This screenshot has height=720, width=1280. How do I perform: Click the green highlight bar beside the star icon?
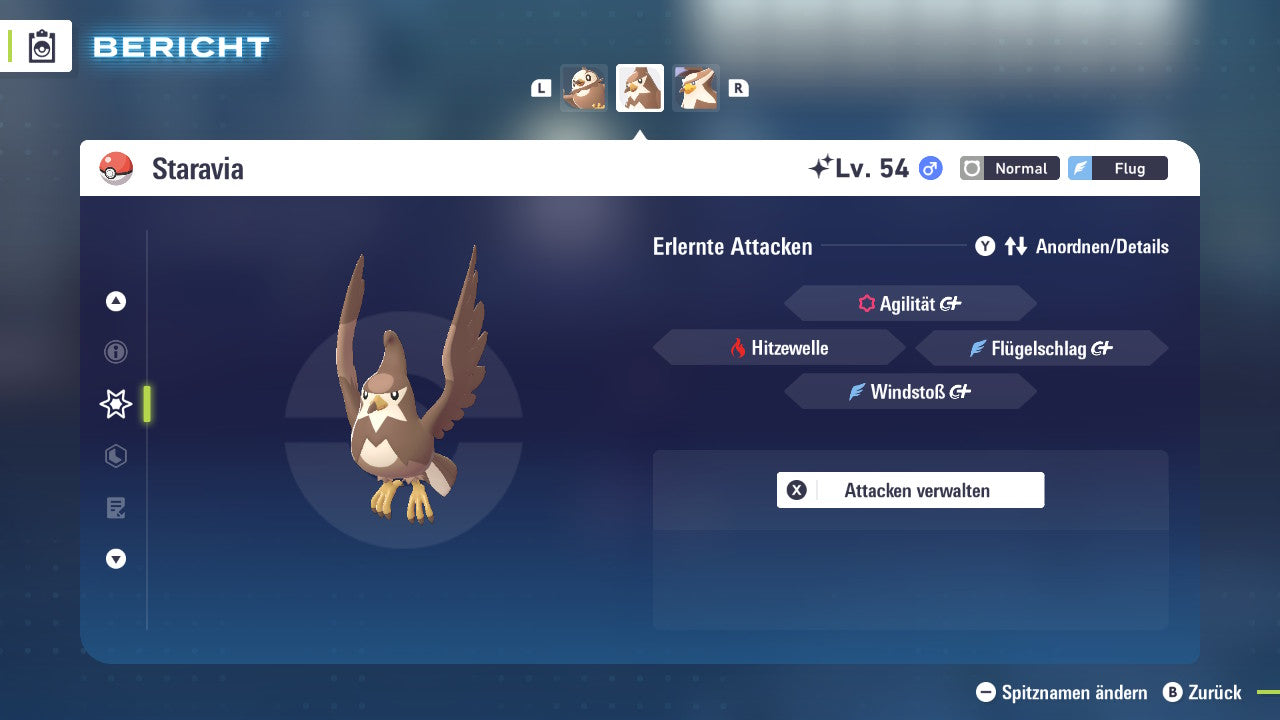pyautogui.click(x=148, y=404)
